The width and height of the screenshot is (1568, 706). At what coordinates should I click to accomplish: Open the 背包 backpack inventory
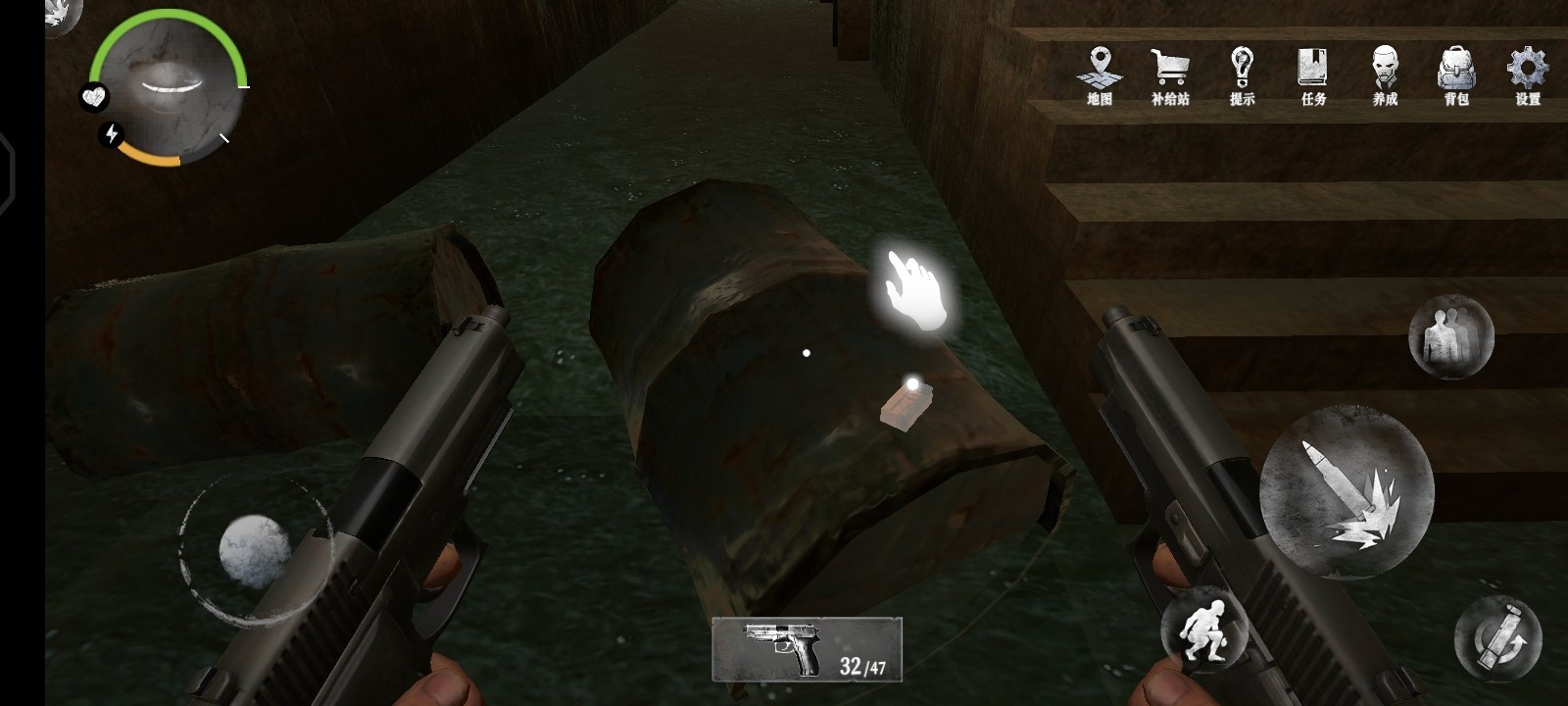click(1456, 74)
